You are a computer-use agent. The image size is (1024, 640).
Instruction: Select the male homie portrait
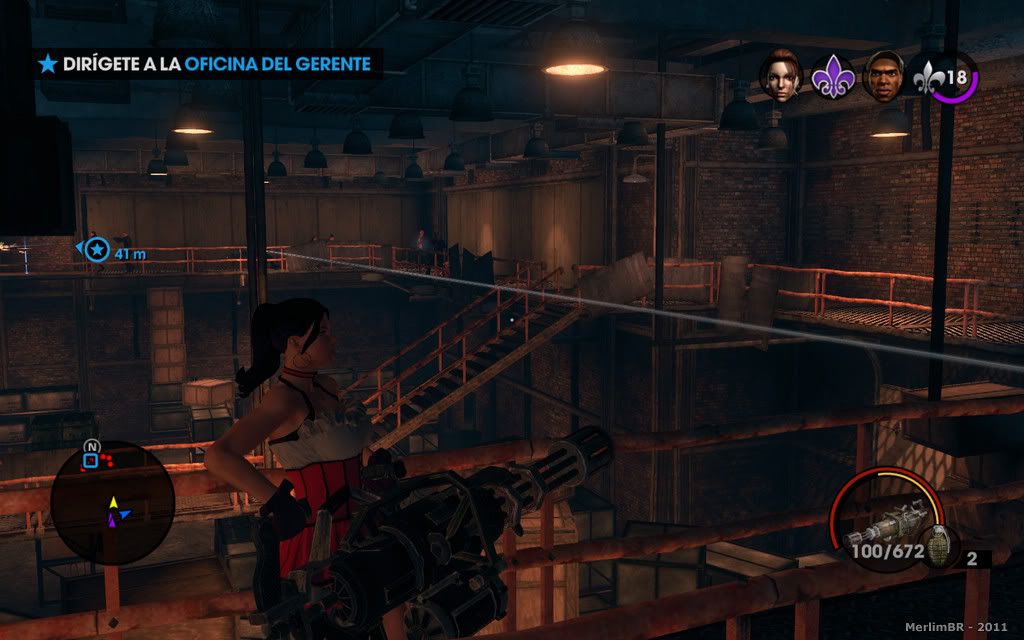point(883,76)
